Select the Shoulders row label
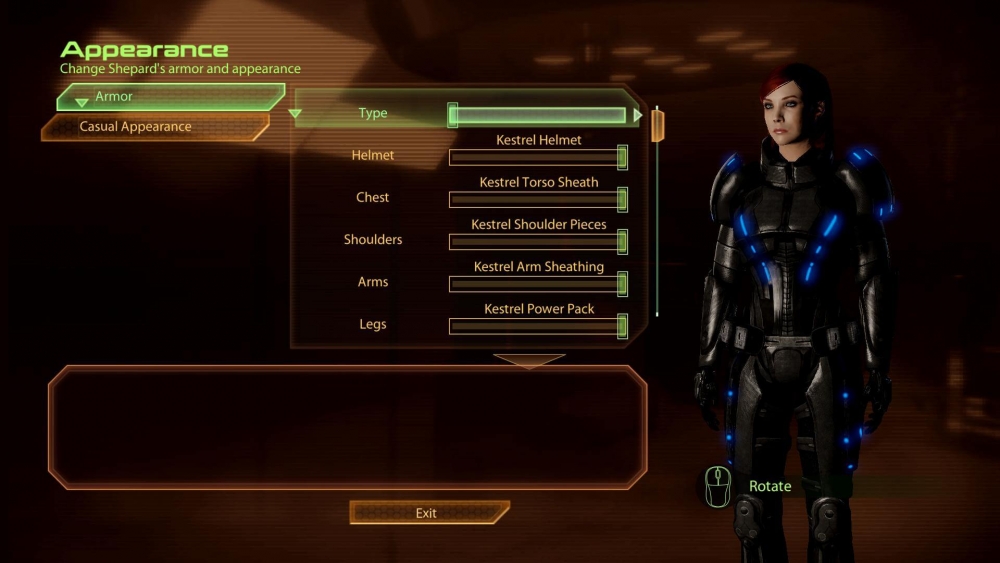This screenshot has height=563, width=1000. coord(373,240)
